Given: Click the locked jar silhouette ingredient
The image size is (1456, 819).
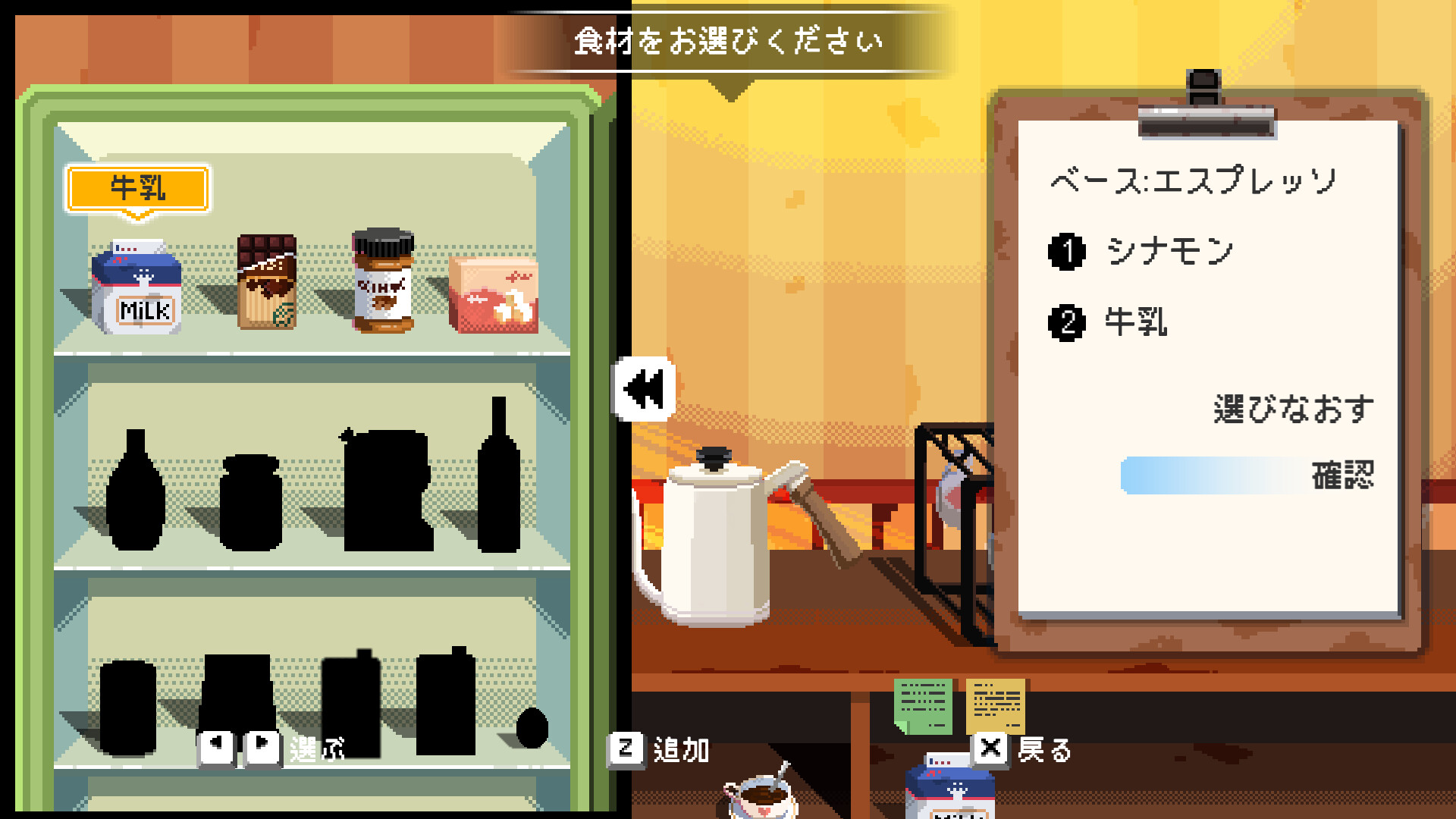Looking at the screenshot, I should click(250, 504).
